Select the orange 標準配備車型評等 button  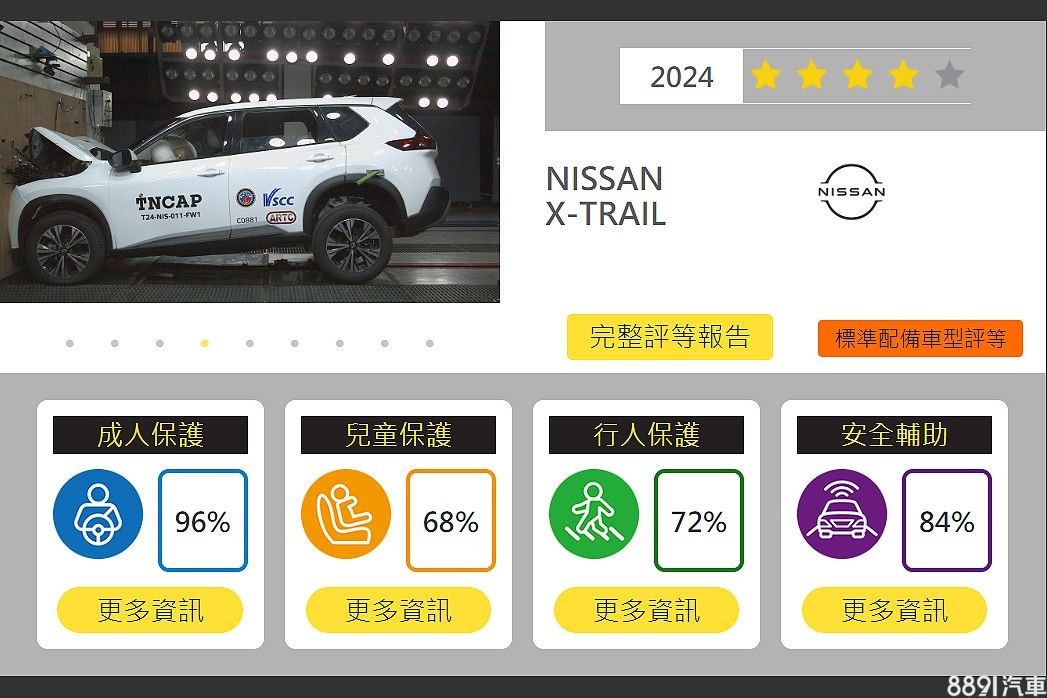[x=920, y=338]
